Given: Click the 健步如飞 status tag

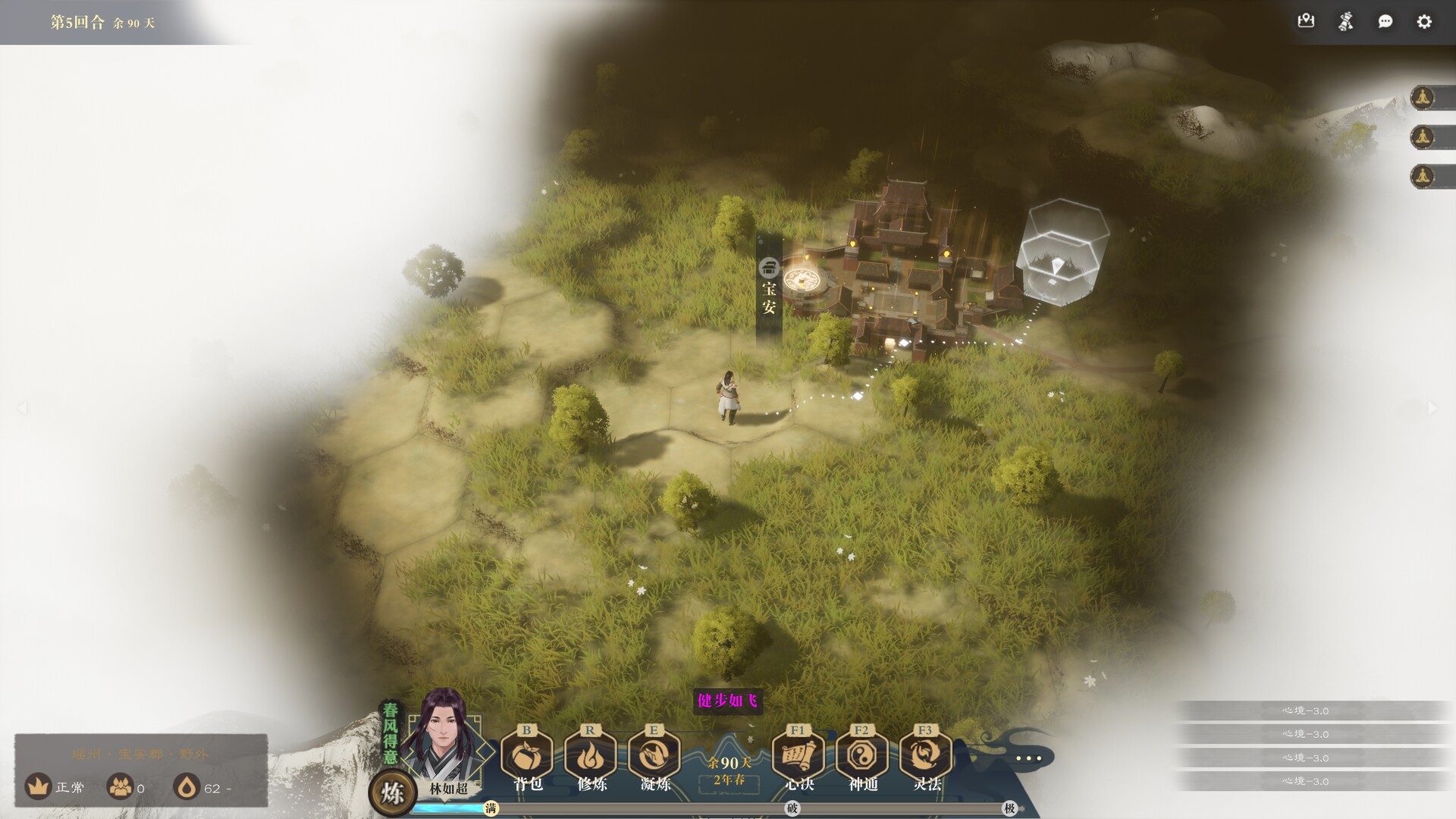Looking at the screenshot, I should pos(727,700).
